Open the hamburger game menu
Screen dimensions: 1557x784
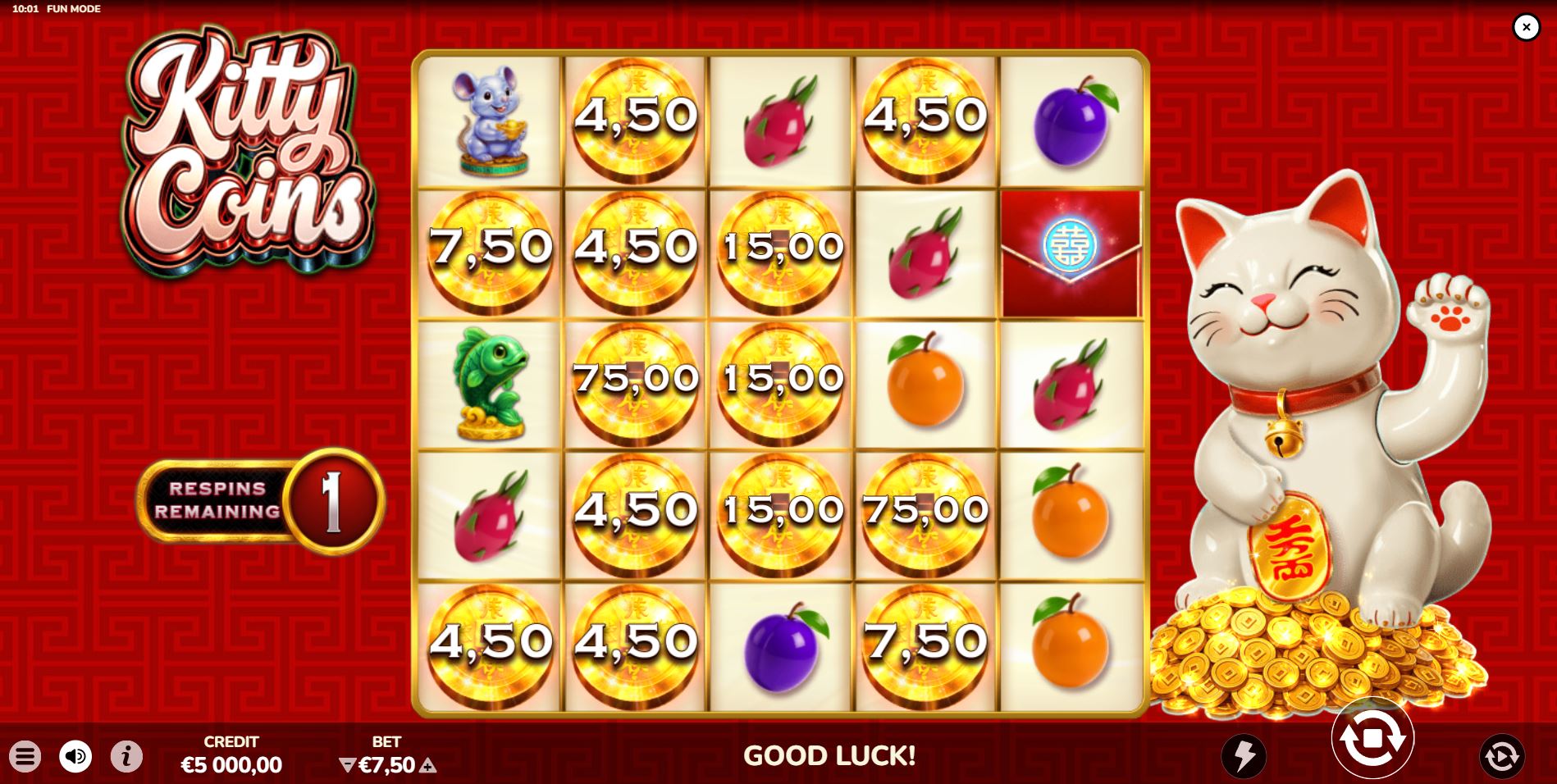tap(27, 758)
